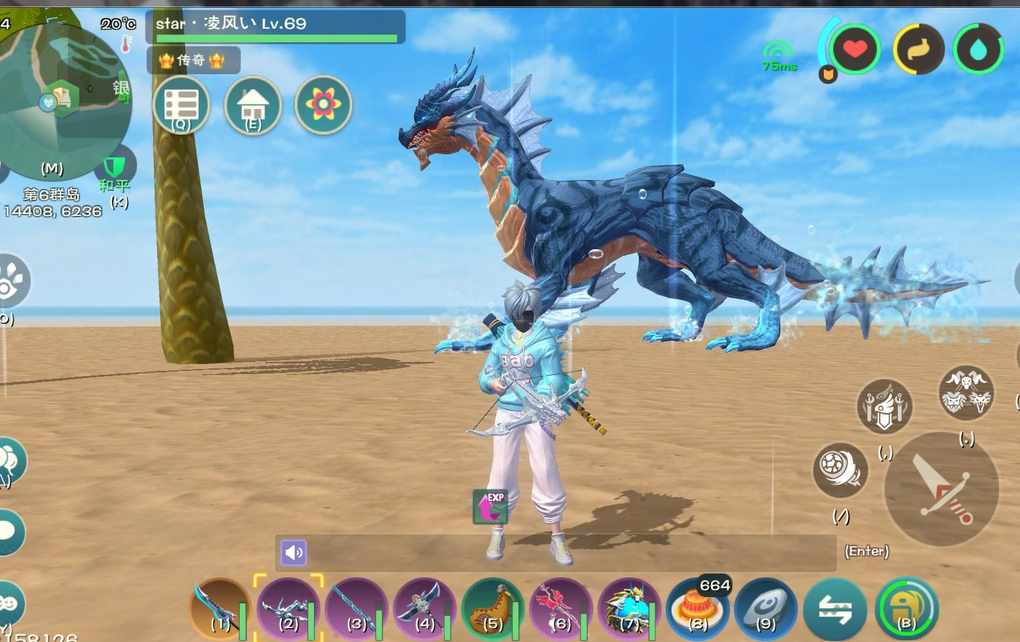The height and width of the screenshot is (642, 1020).
Task: Open the three beast heads pet skill
Action: (966, 392)
